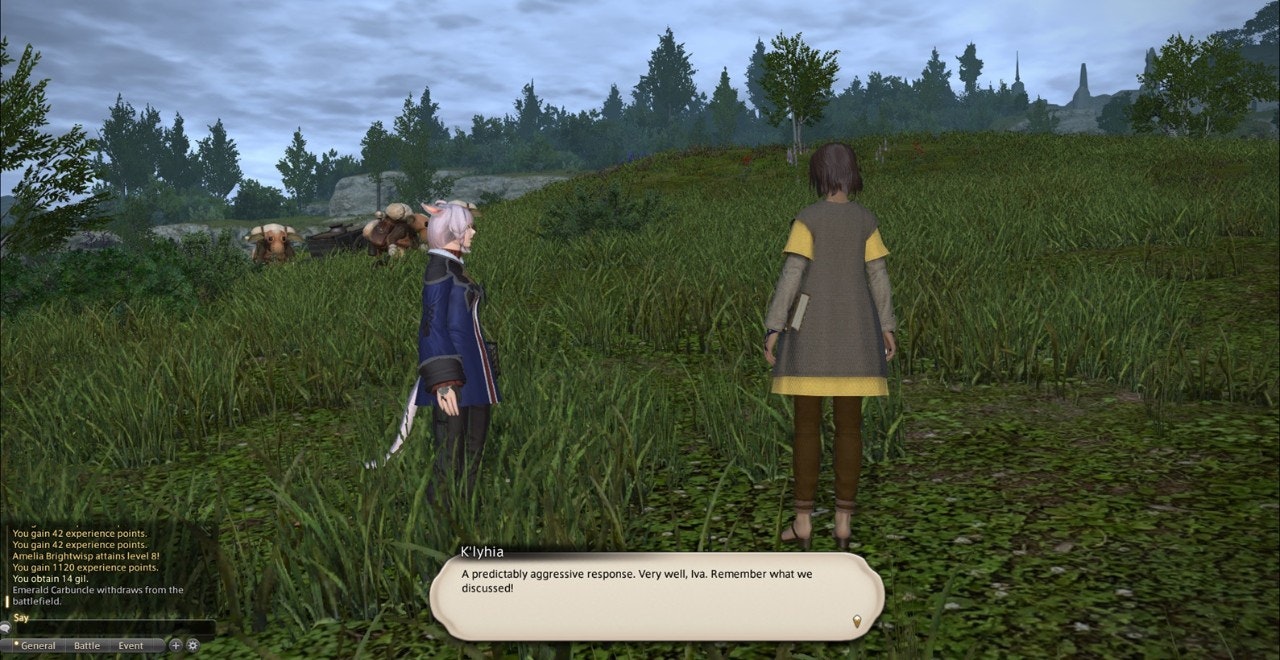Open the Battle chat log tab
Screen dimensions: 1280x660
point(87,646)
